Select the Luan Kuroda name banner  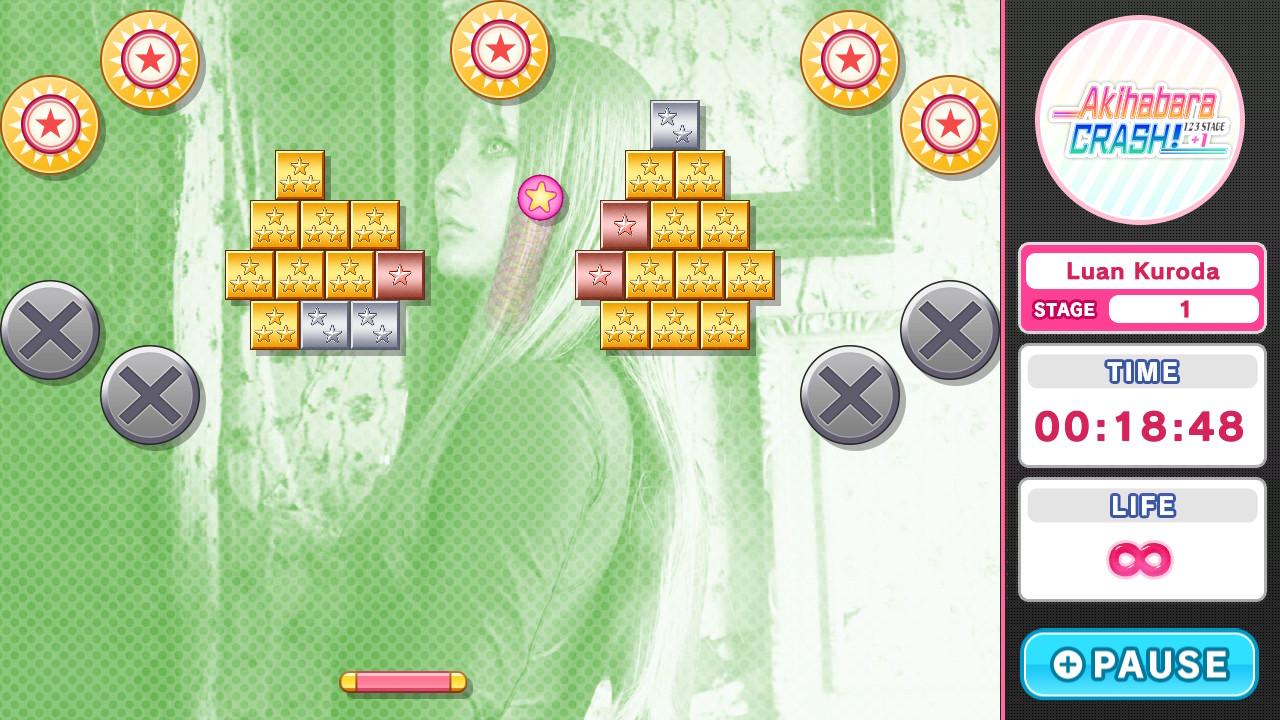tap(1142, 270)
